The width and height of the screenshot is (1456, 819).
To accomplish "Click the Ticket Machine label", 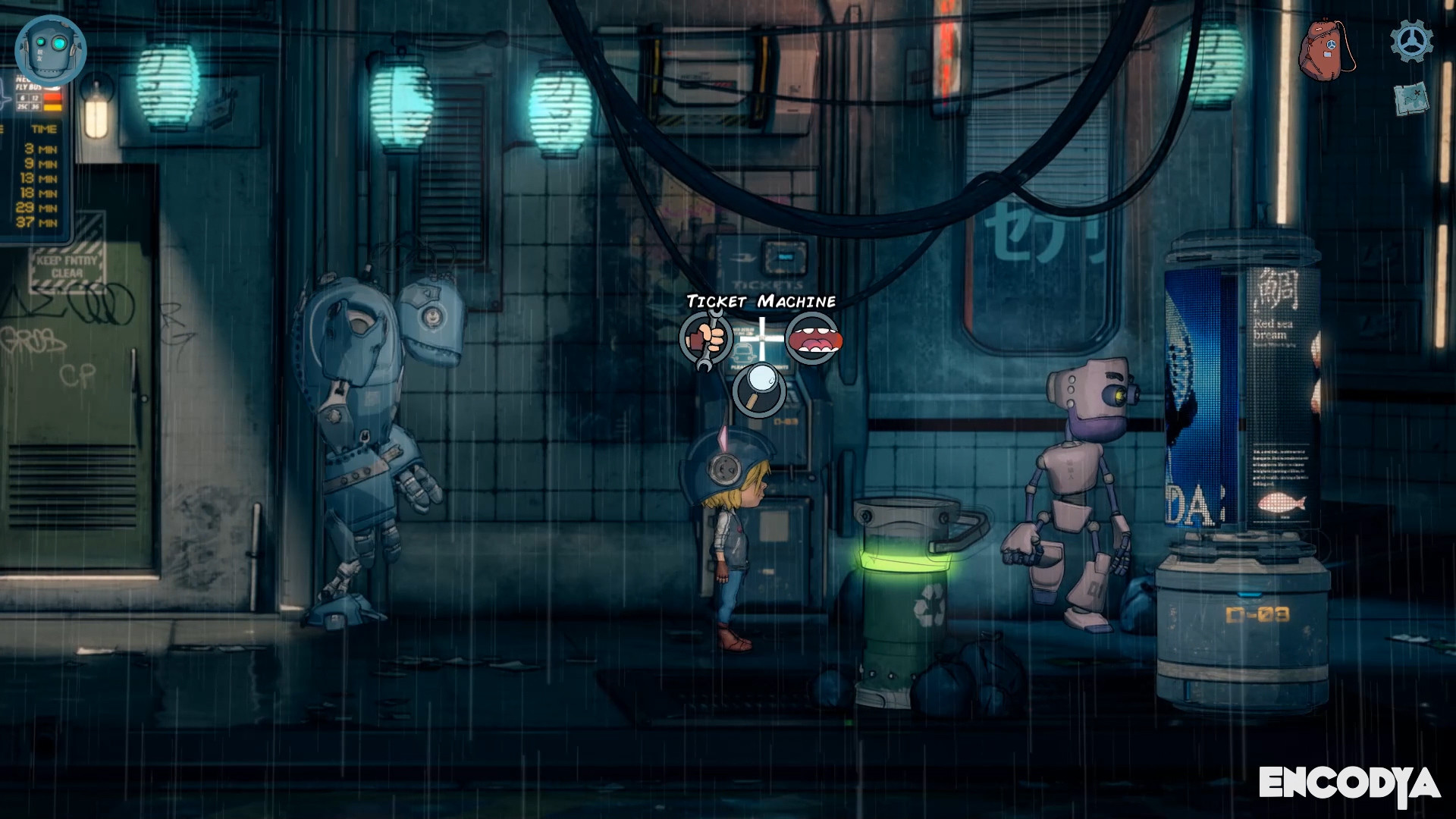I will coord(761,301).
